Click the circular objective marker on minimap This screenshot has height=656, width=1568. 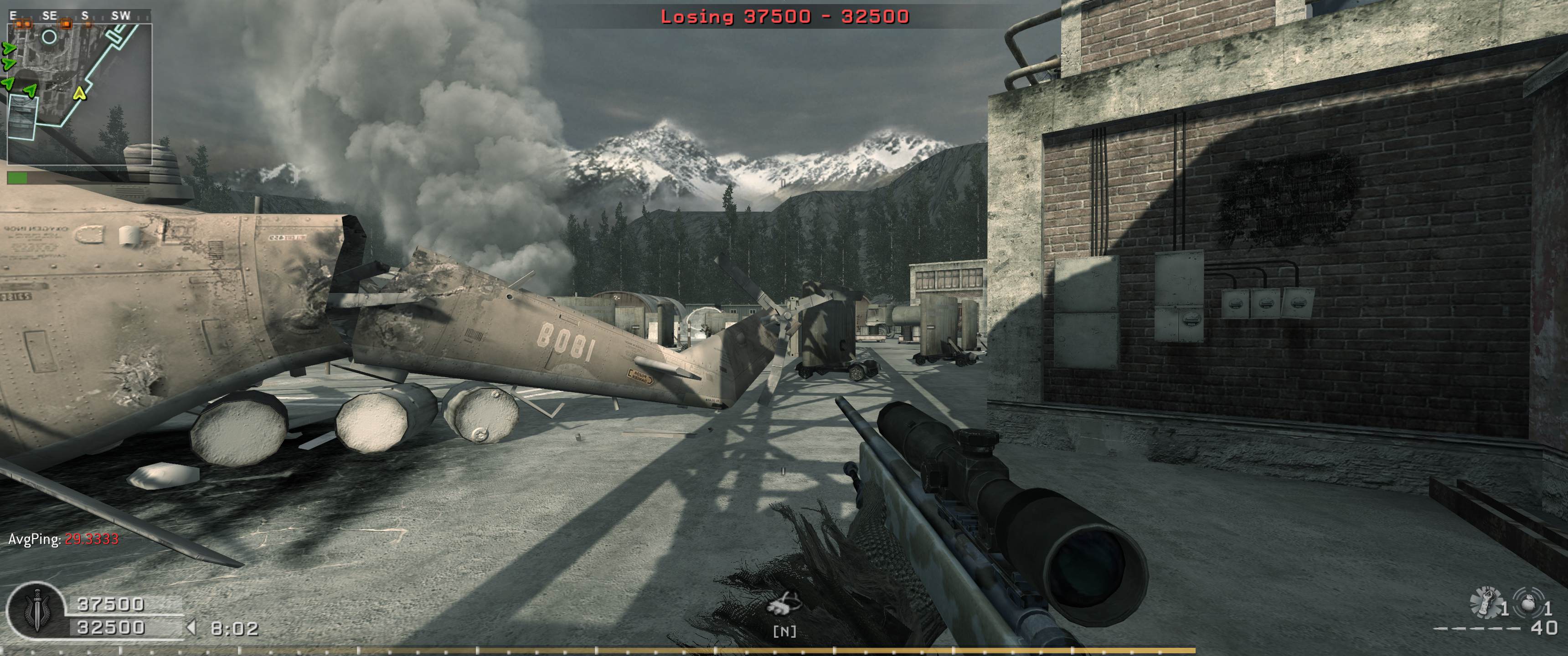pyautogui.click(x=49, y=37)
